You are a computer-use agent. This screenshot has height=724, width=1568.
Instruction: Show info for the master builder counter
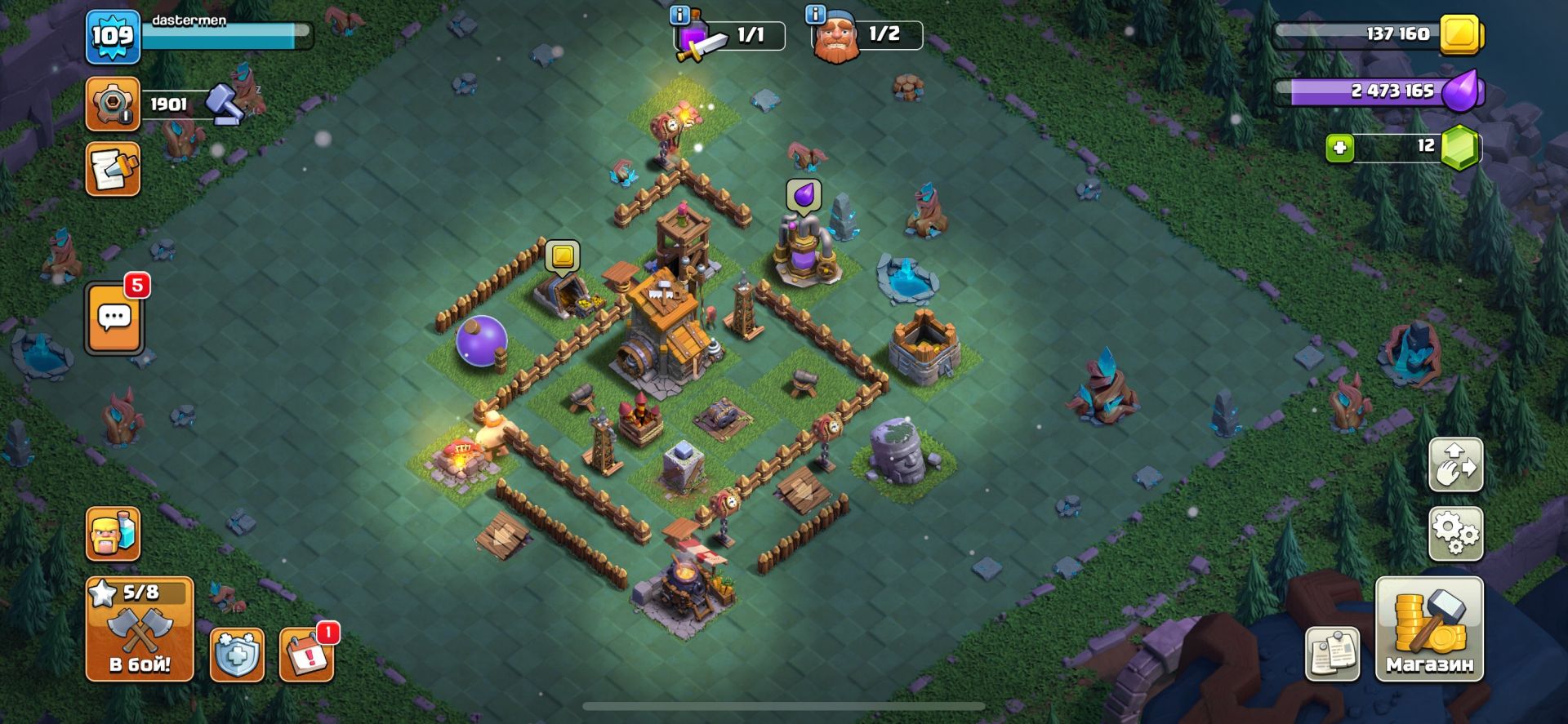(x=815, y=14)
